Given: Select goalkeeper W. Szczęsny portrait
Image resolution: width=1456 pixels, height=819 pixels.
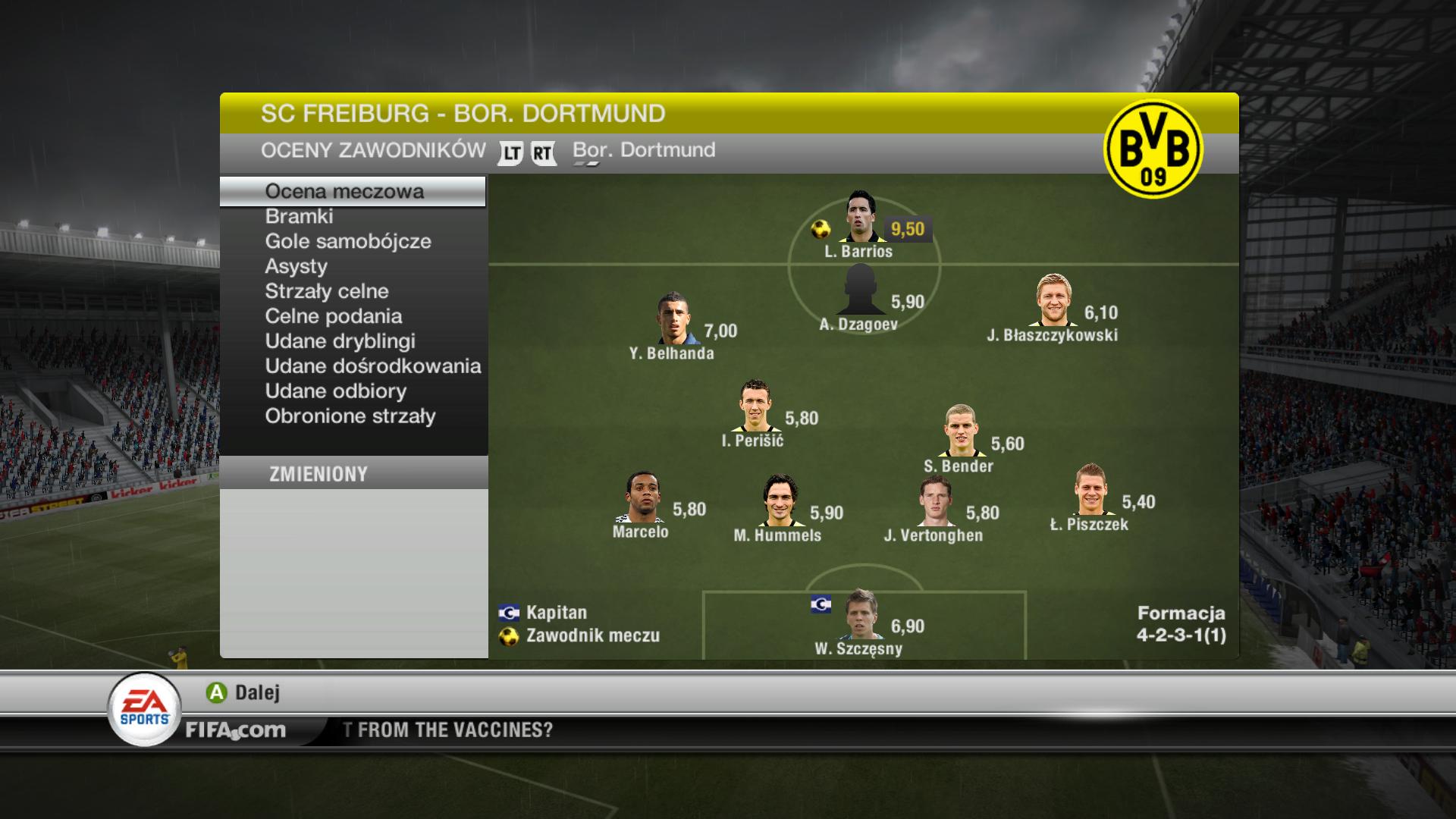Looking at the screenshot, I should [x=861, y=614].
